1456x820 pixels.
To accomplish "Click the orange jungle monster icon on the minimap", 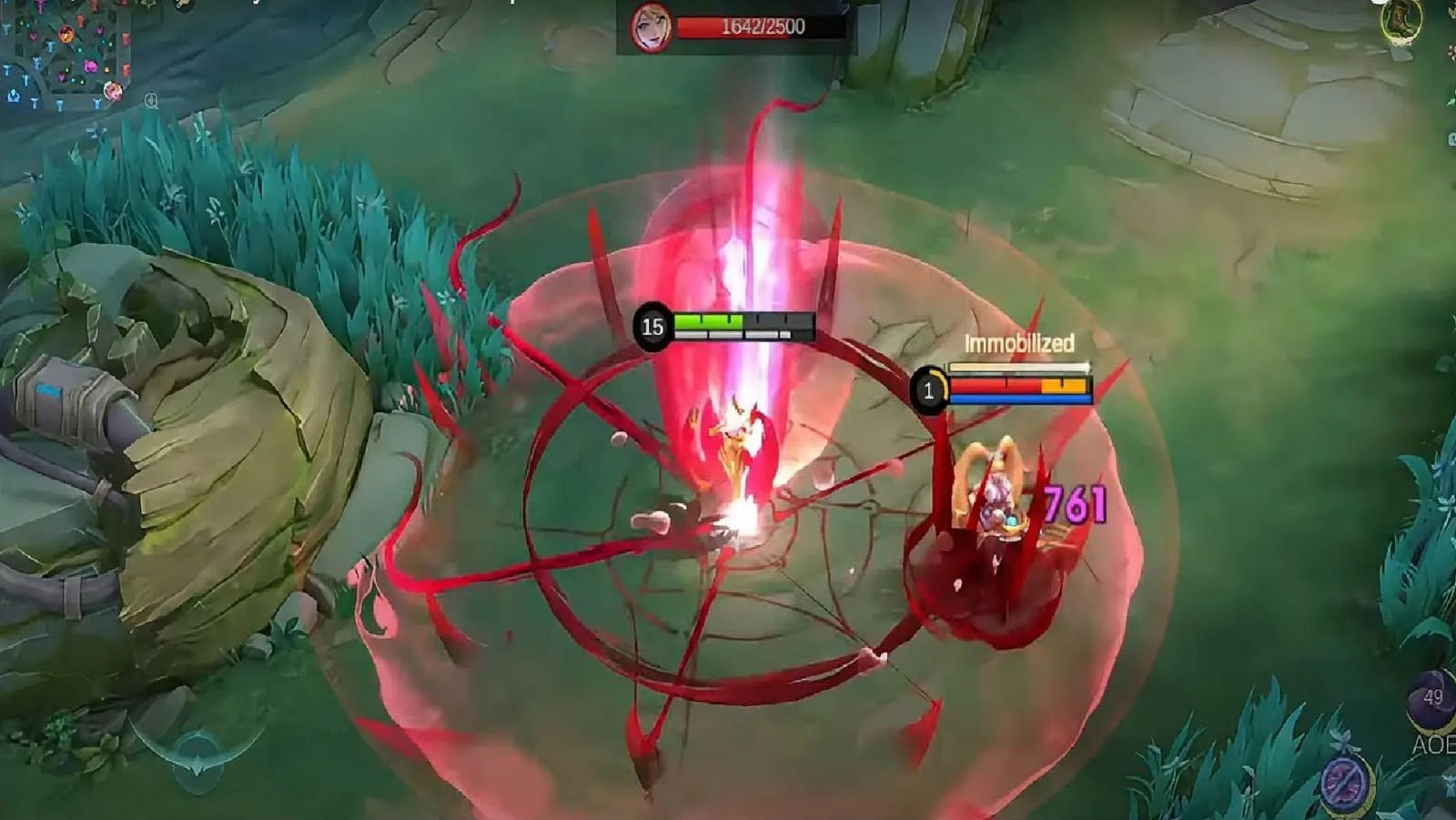I will tap(66, 34).
